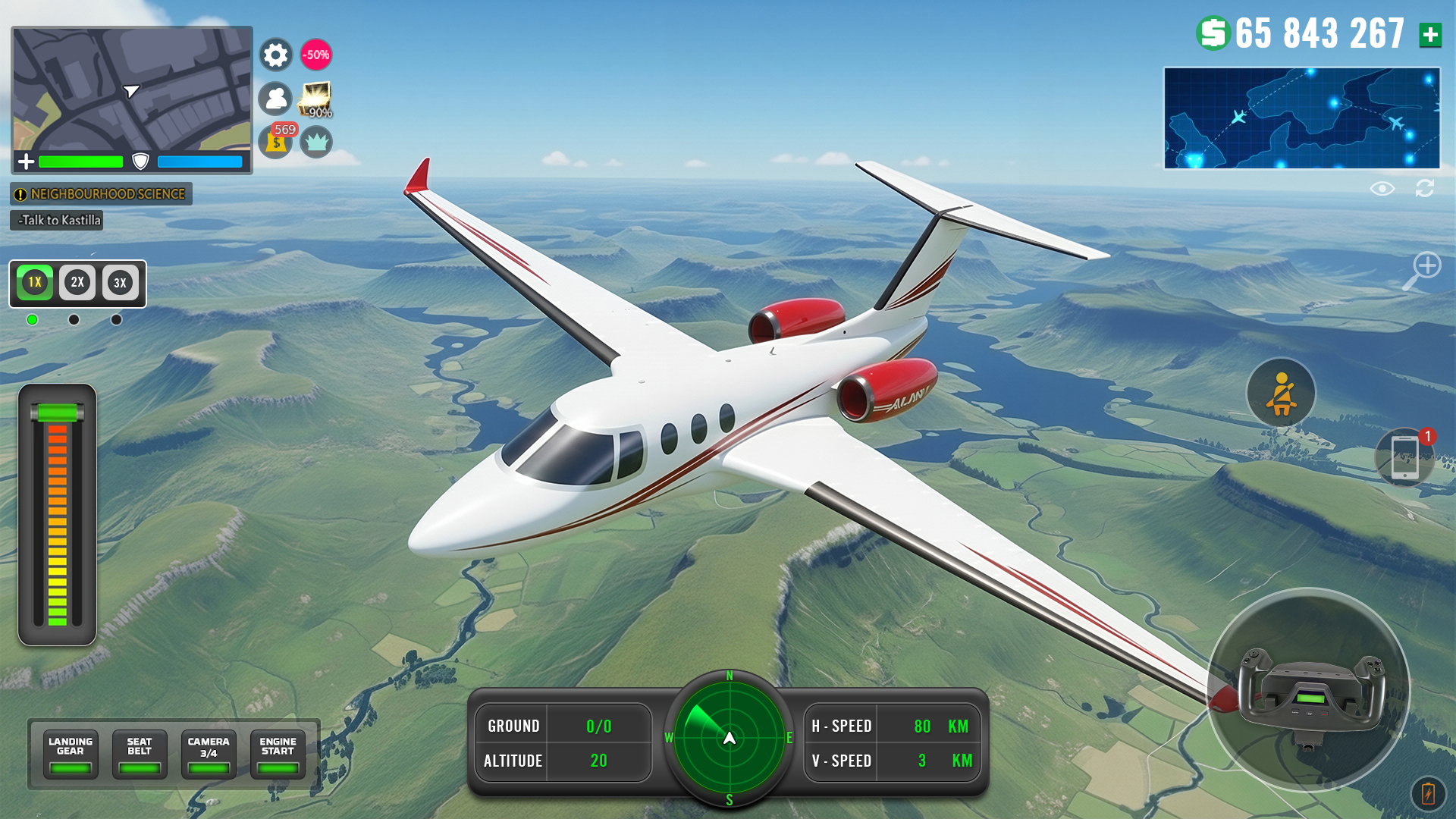Toggle the Landing Gear switch
Image resolution: width=1456 pixels, height=819 pixels.
tap(70, 755)
